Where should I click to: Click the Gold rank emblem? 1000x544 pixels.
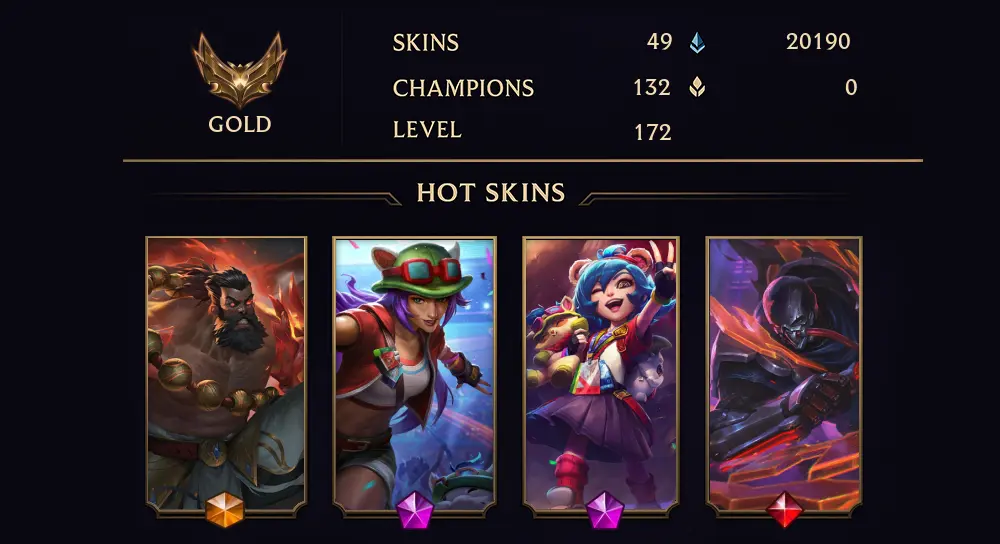[240, 70]
